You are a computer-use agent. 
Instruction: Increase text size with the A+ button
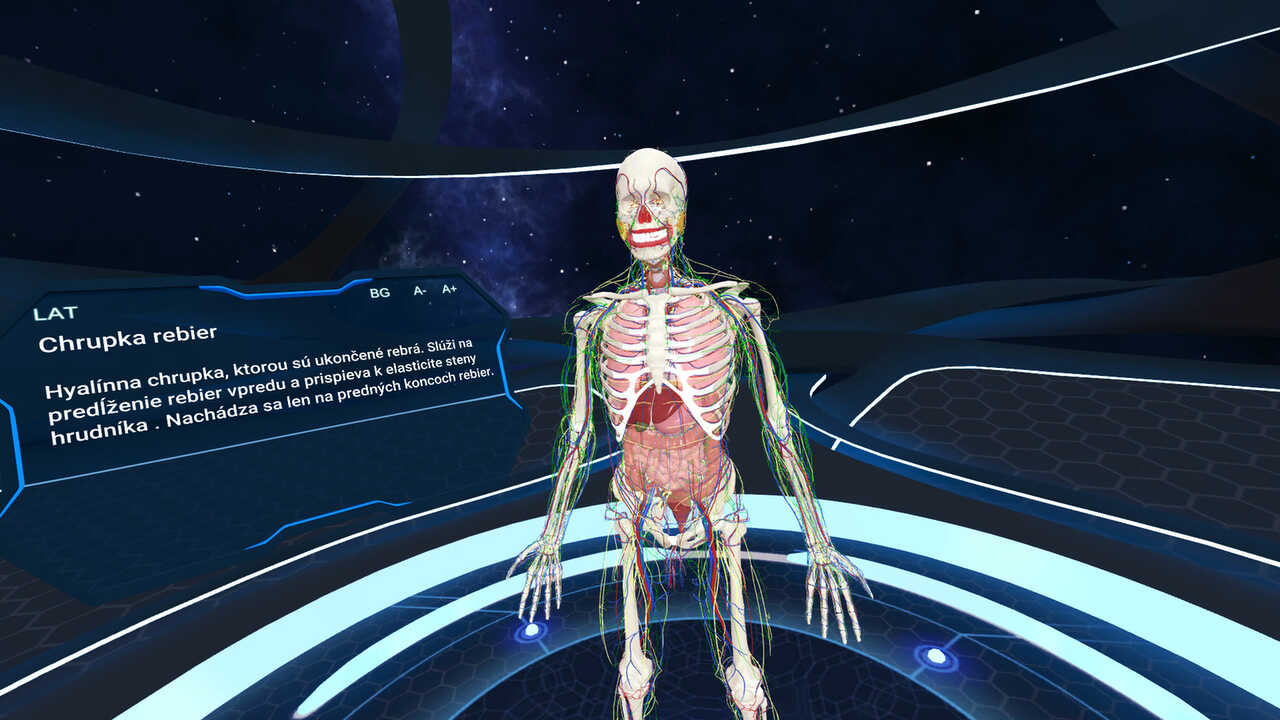click(x=450, y=292)
